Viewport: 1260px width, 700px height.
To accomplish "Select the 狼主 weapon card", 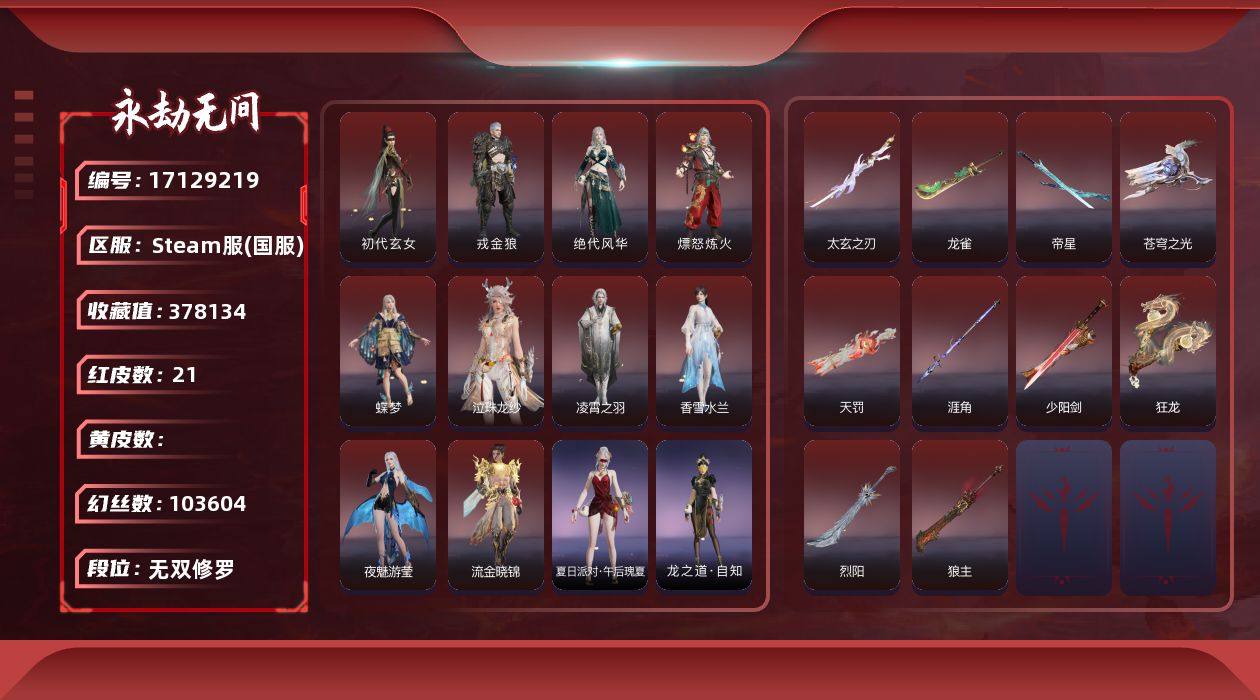I will (x=960, y=515).
